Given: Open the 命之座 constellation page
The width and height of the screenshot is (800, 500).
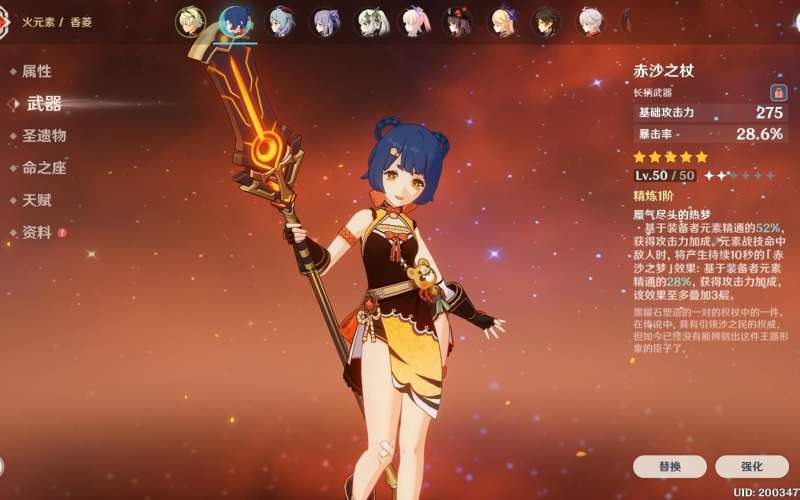Looking at the screenshot, I should click(44, 168).
